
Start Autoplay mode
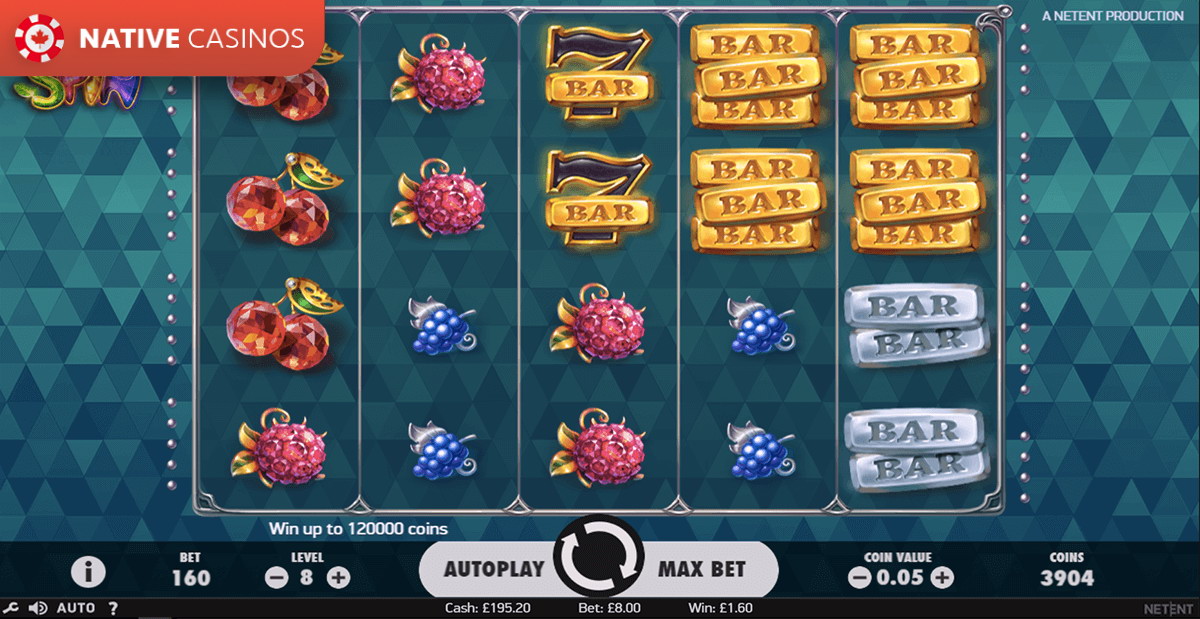tap(493, 569)
